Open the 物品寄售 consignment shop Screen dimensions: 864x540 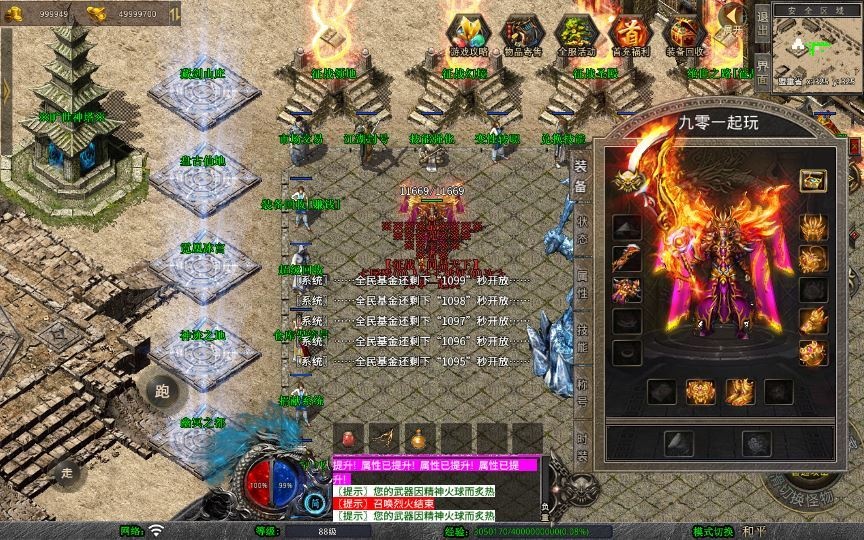click(x=521, y=34)
